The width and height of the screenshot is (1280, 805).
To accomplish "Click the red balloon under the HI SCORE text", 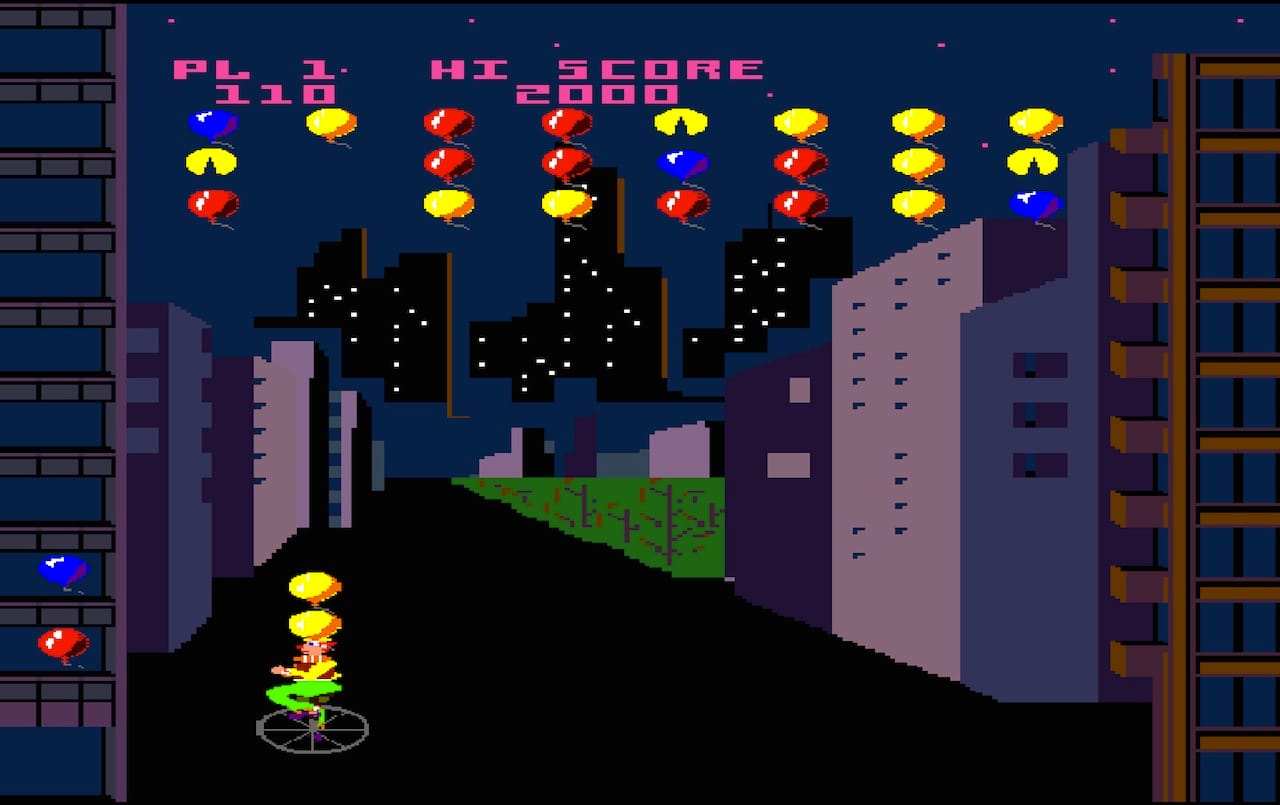I will pos(565,123).
